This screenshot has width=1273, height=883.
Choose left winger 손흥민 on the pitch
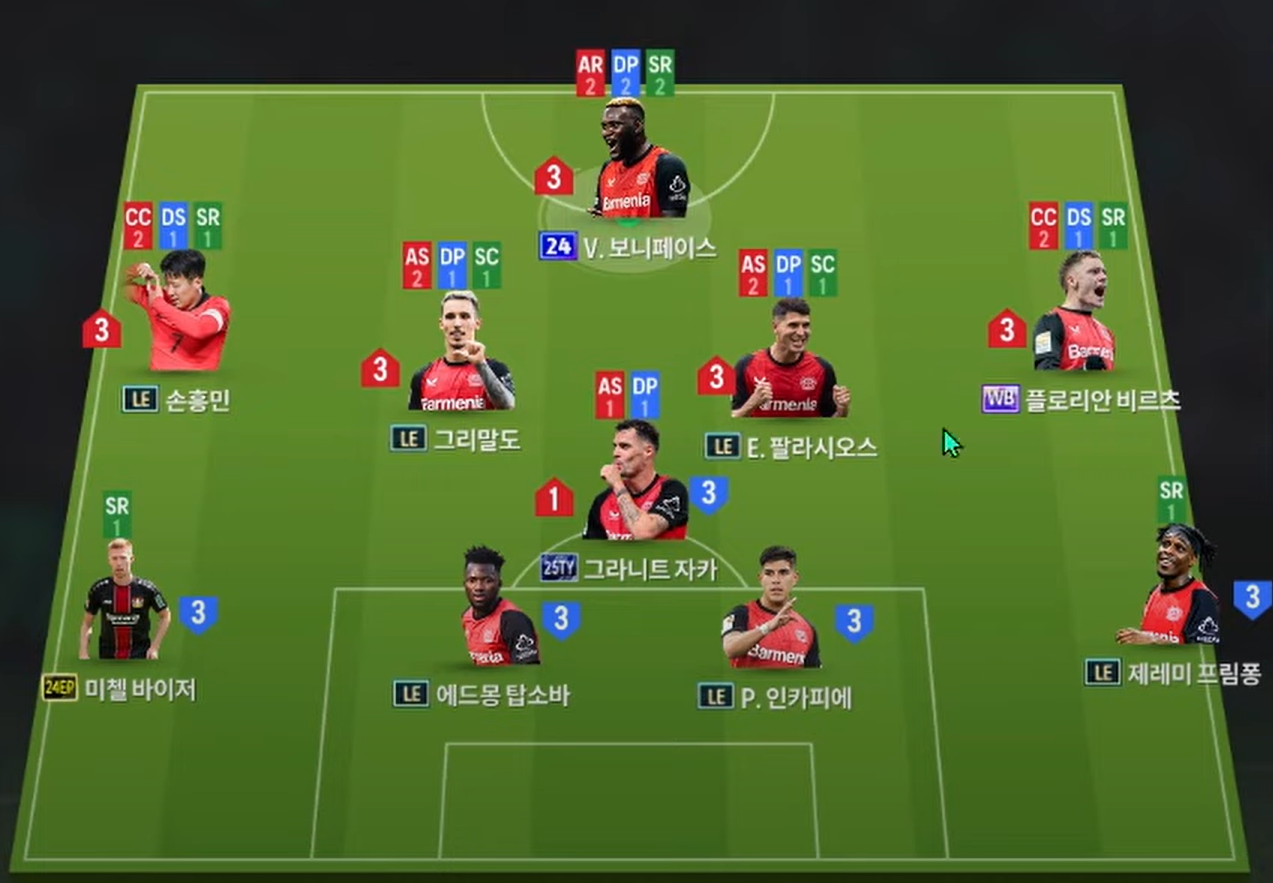(x=181, y=315)
